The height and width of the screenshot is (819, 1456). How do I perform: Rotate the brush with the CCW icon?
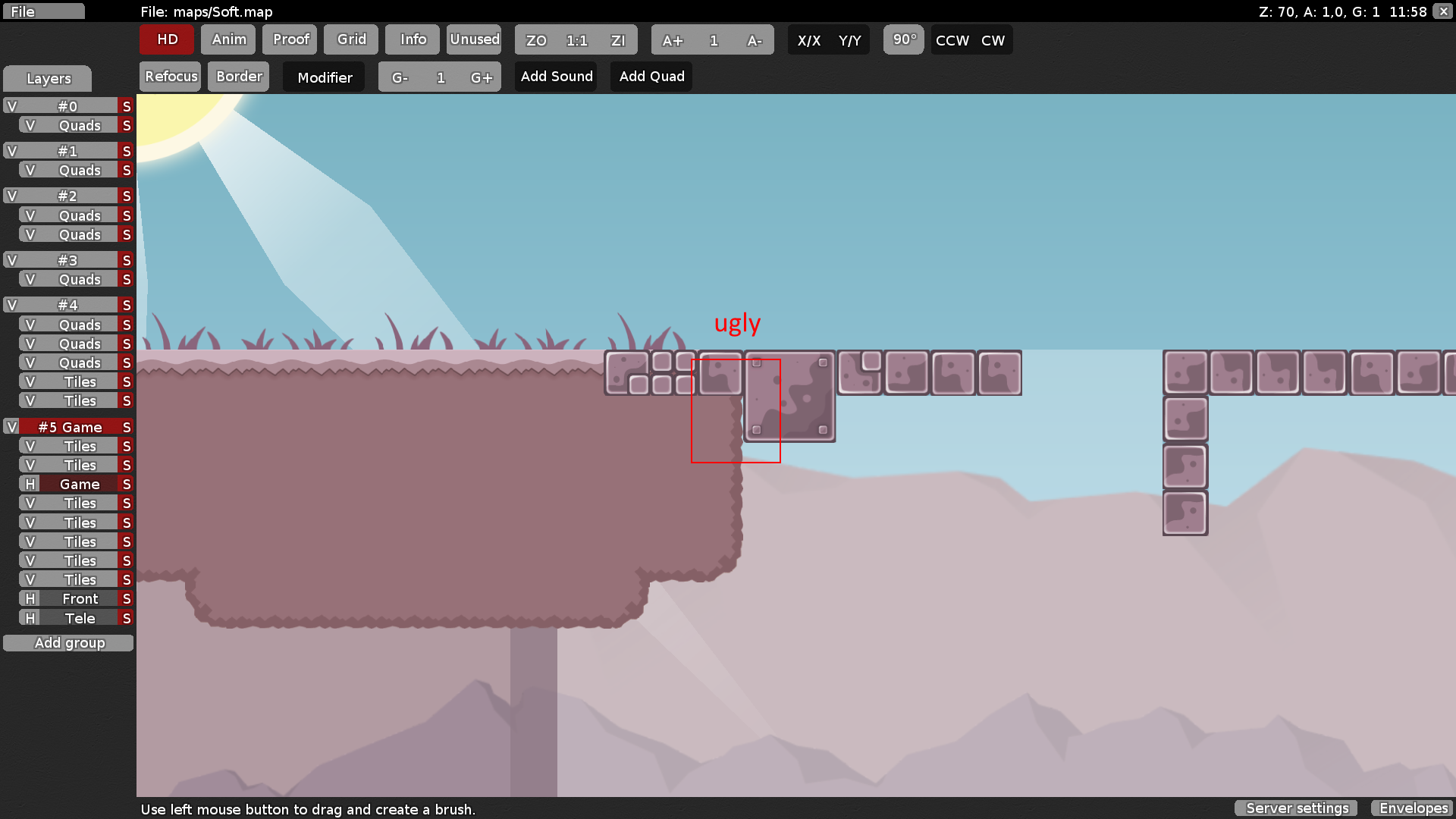(951, 40)
